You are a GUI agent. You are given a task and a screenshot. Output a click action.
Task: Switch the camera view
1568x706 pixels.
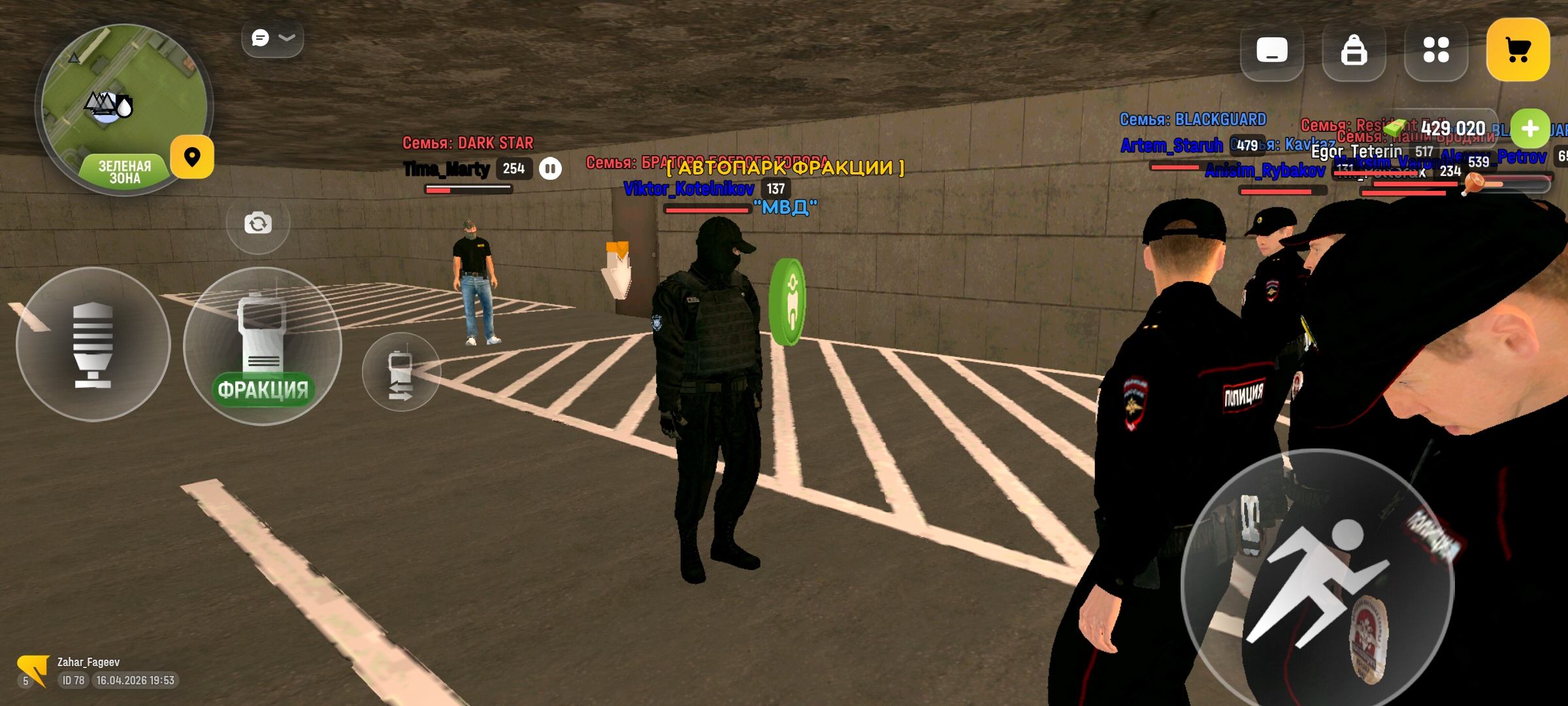click(x=258, y=224)
